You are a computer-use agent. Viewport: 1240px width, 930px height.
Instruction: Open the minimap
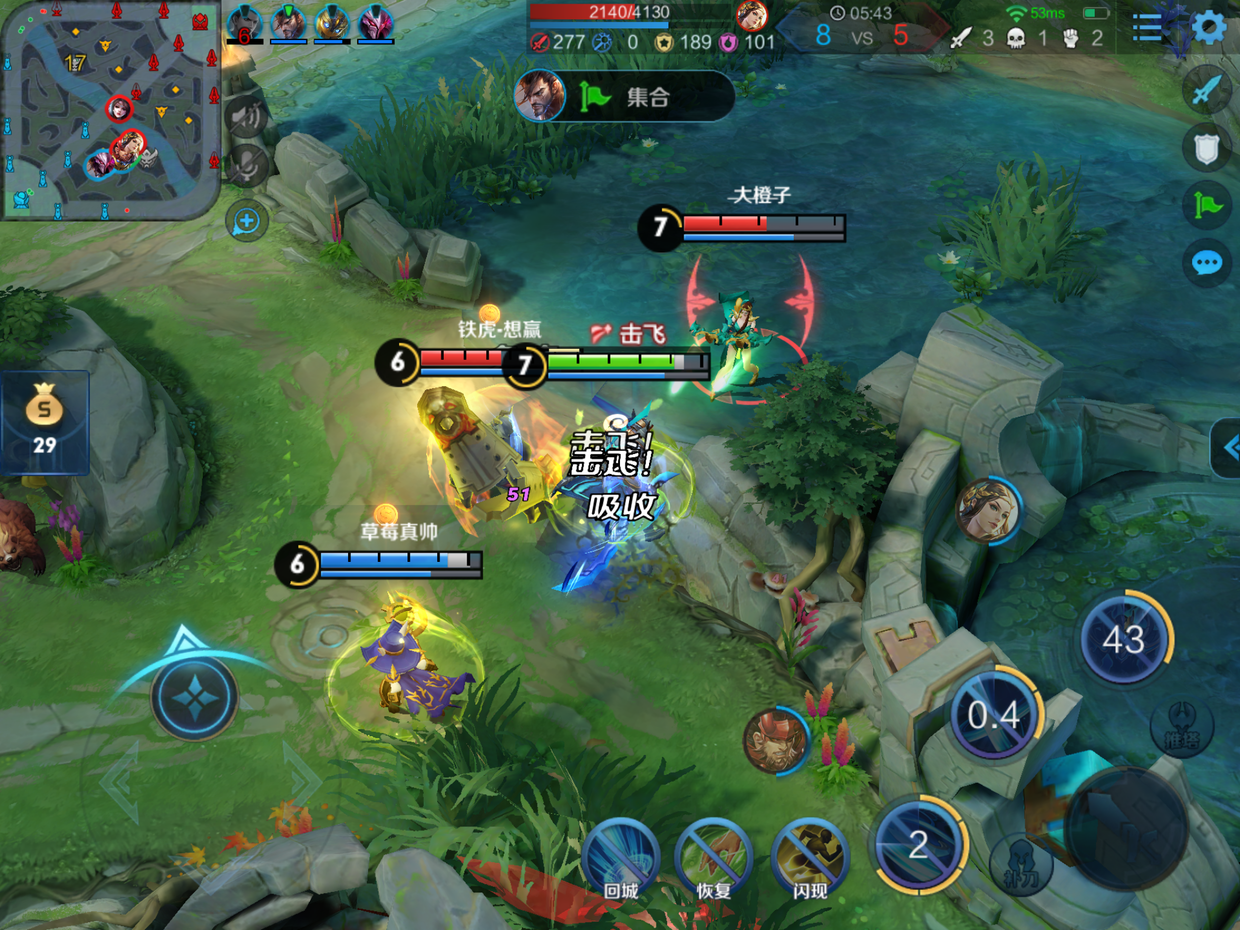click(x=110, y=110)
